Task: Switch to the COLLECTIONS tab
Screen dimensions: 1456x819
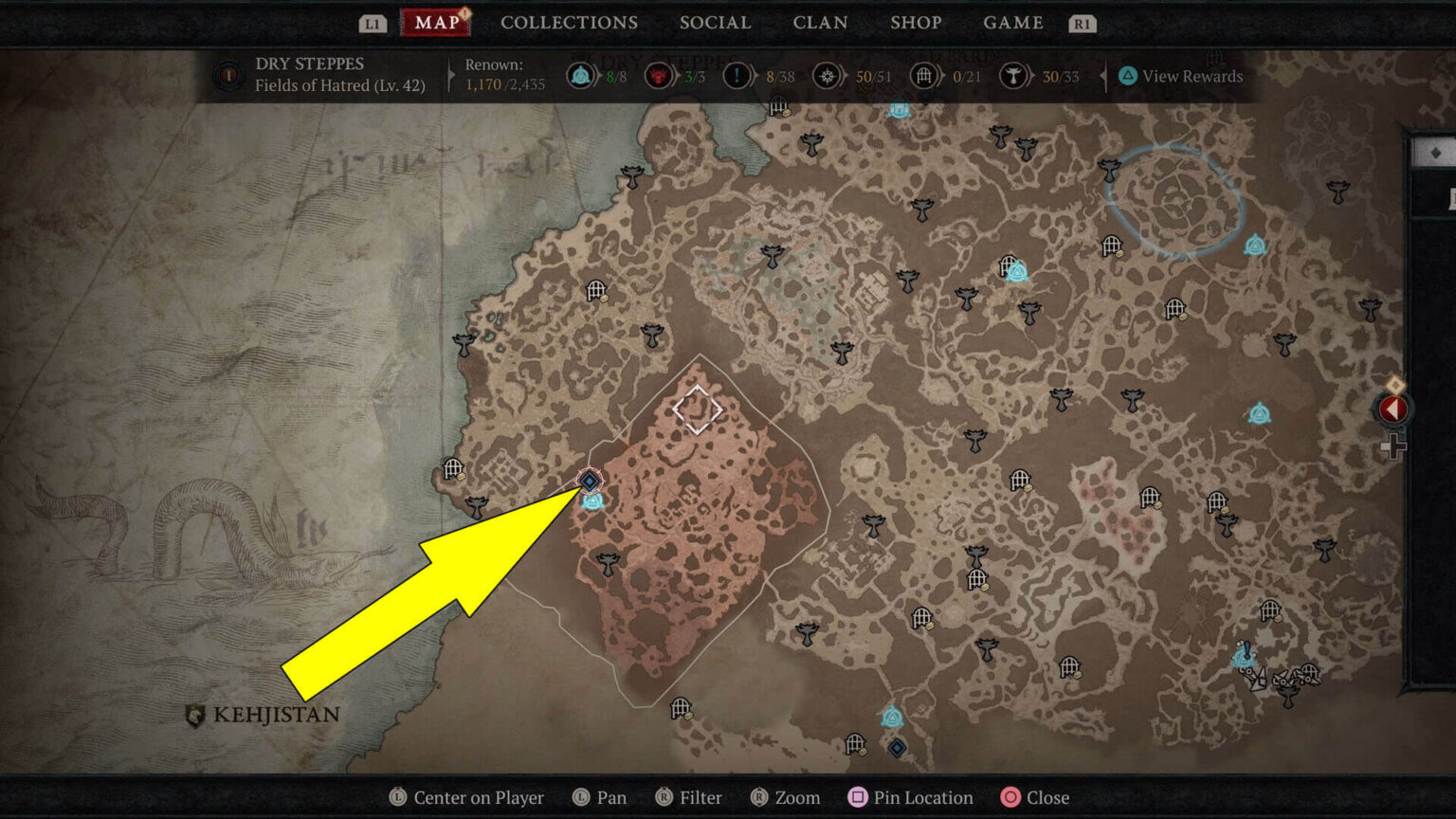Action: click(x=568, y=23)
